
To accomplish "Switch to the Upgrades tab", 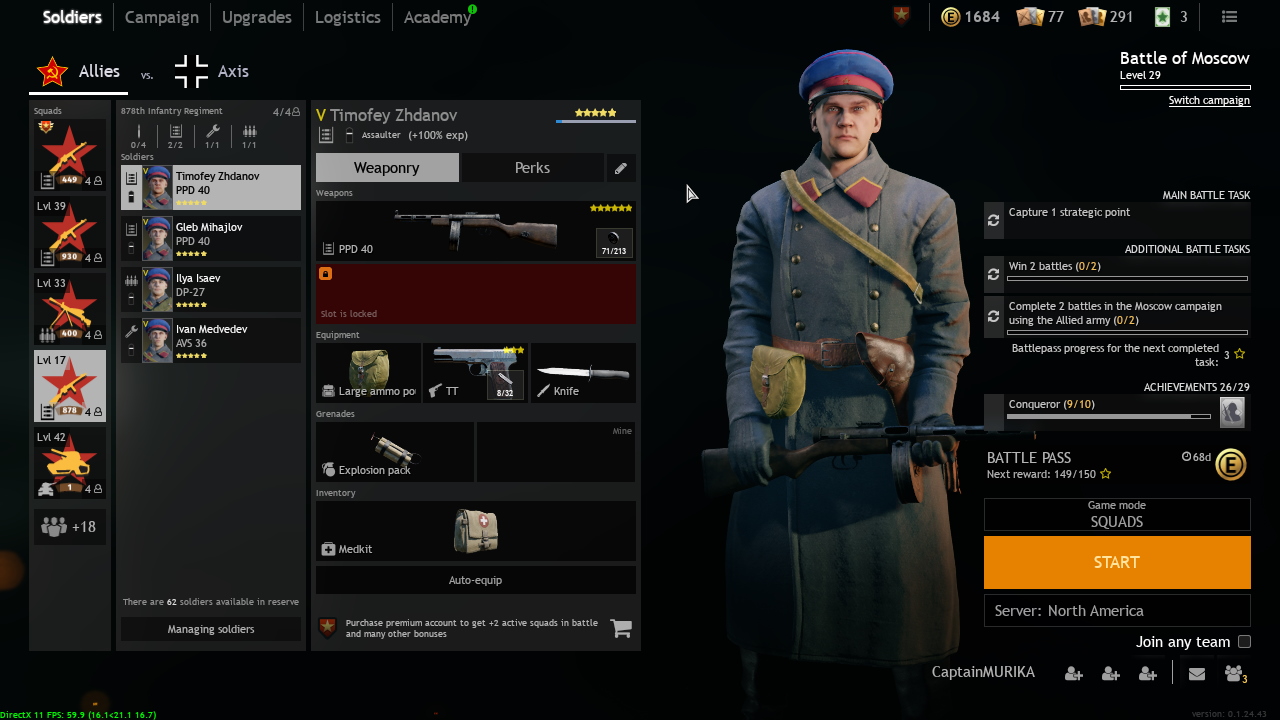I will pyautogui.click(x=256, y=17).
